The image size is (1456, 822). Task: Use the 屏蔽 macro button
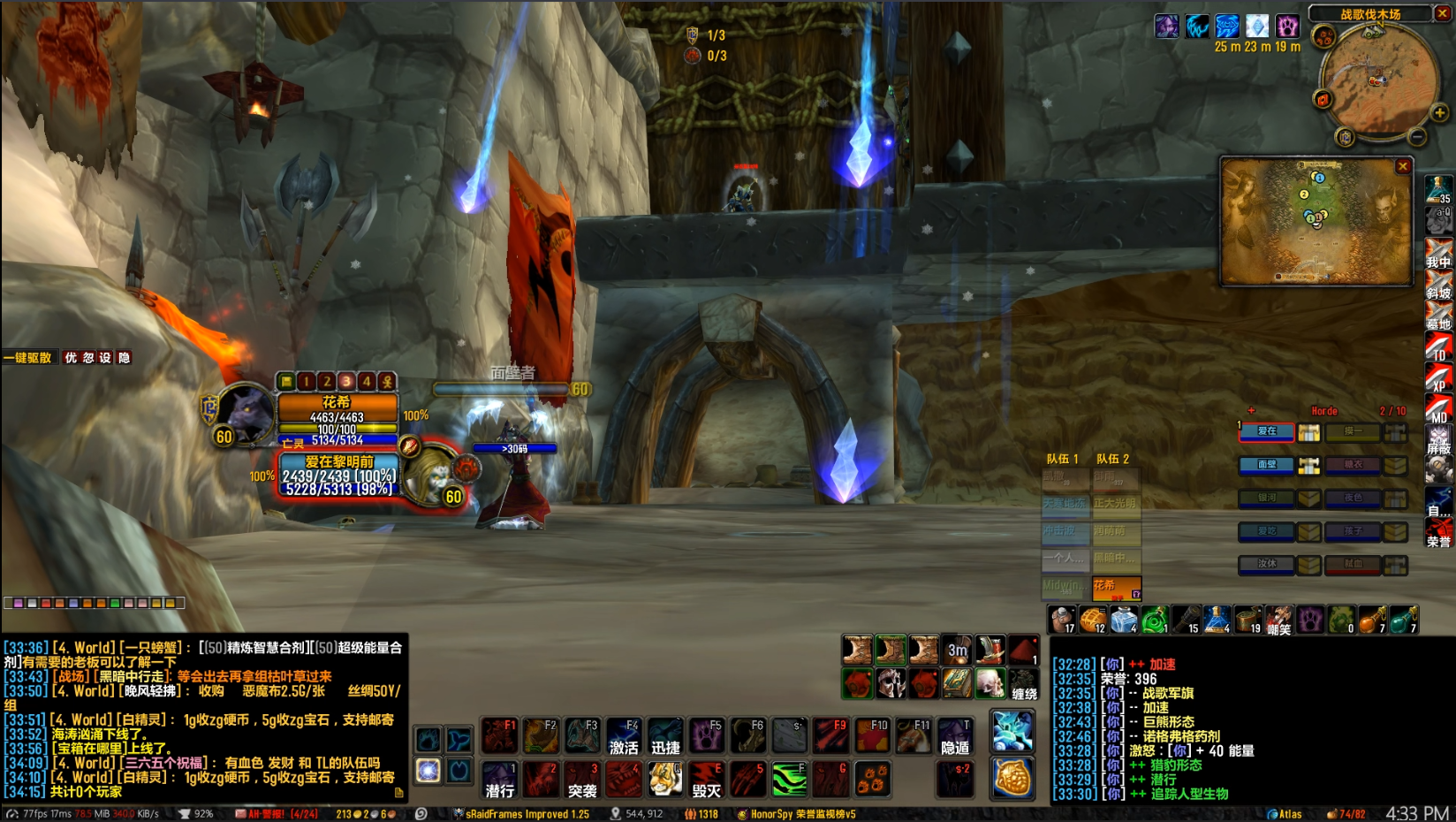coord(1438,440)
